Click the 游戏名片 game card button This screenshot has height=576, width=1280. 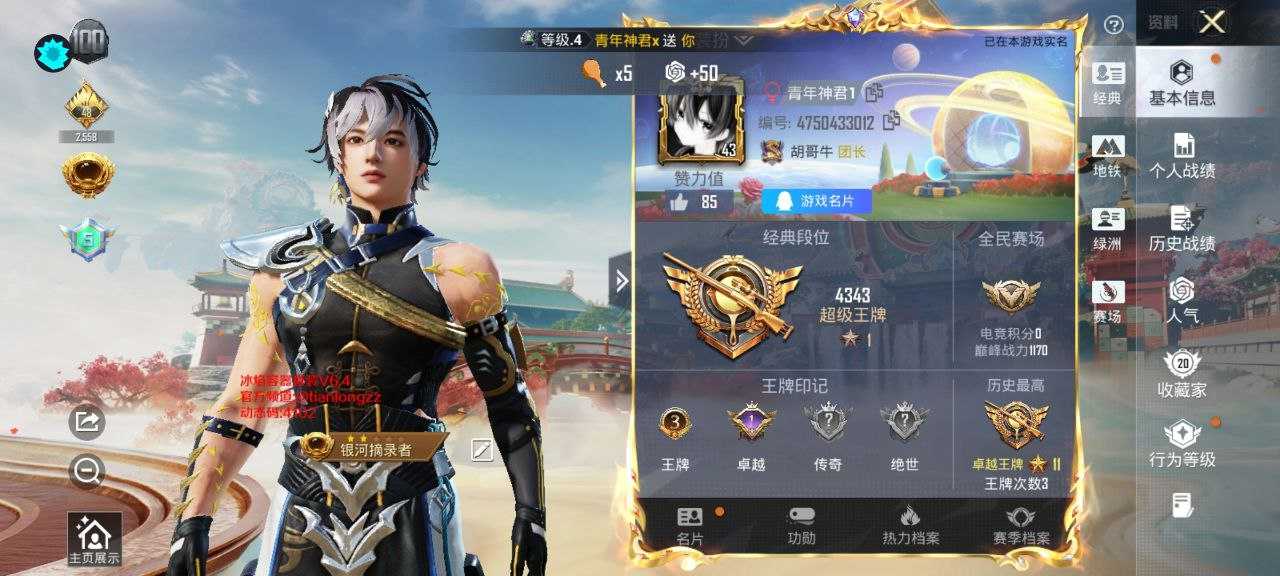tap(816, 201)
